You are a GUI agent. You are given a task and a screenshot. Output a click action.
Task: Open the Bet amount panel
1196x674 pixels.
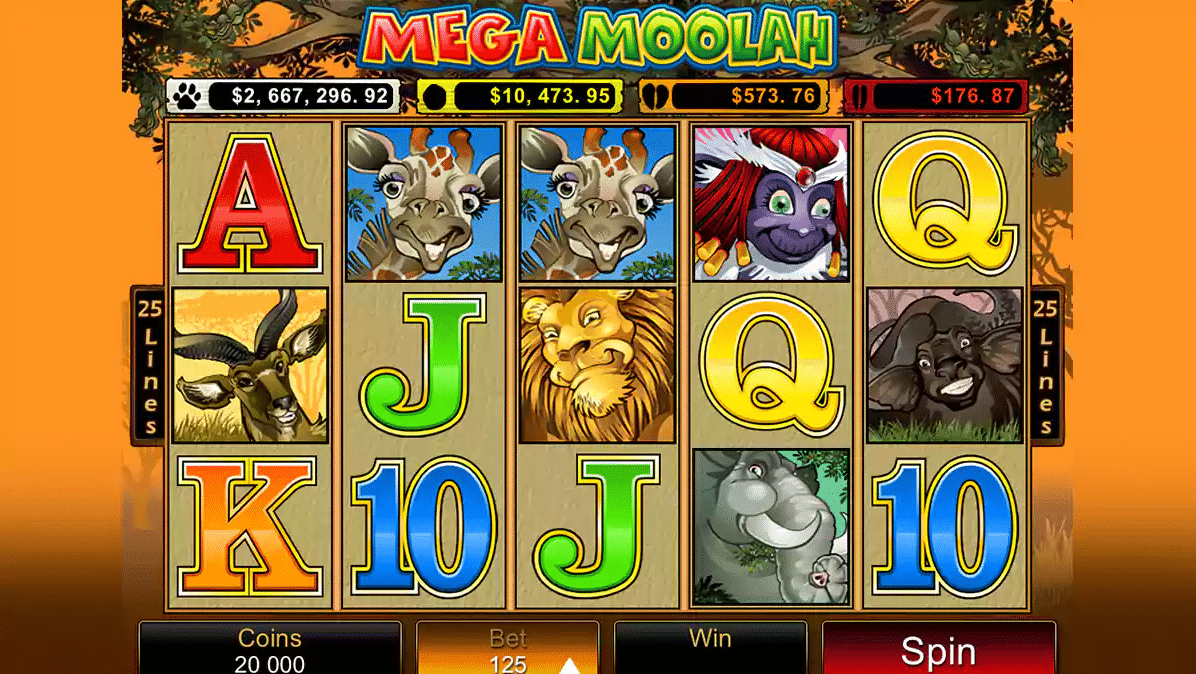coord(507,650)
